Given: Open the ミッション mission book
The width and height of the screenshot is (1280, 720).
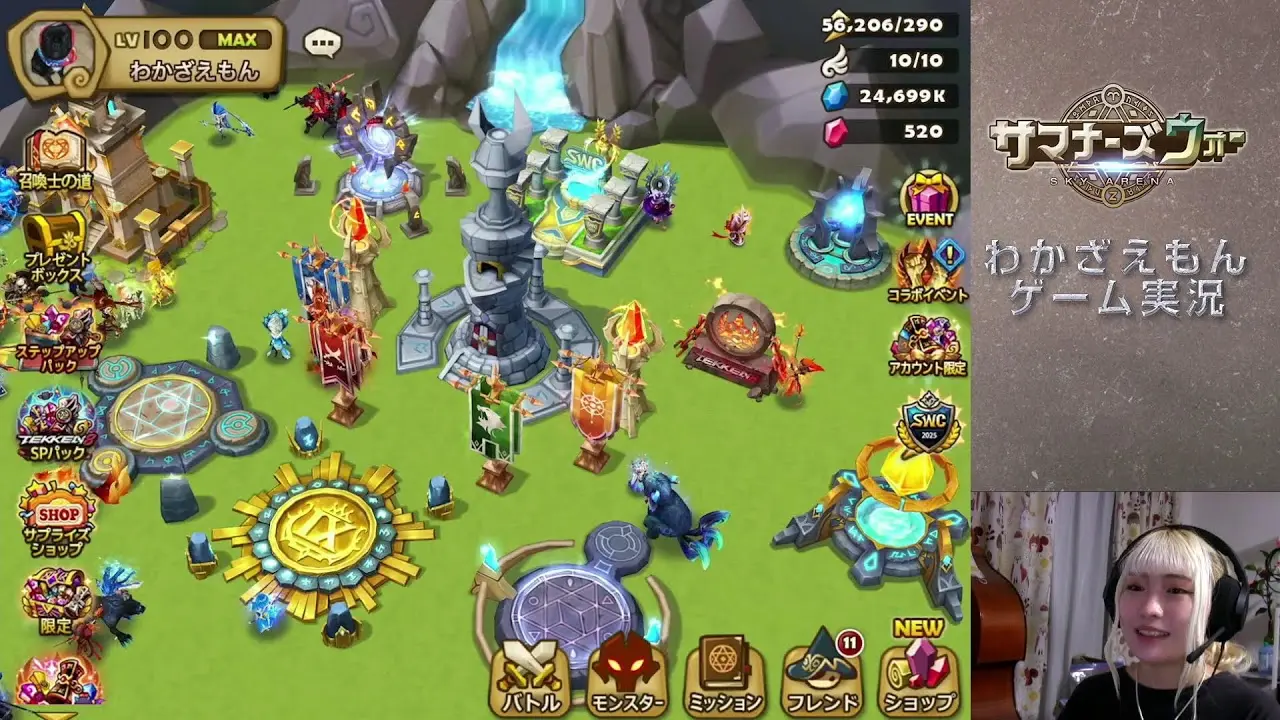Looking at the screenshot, I should [725, 675].
